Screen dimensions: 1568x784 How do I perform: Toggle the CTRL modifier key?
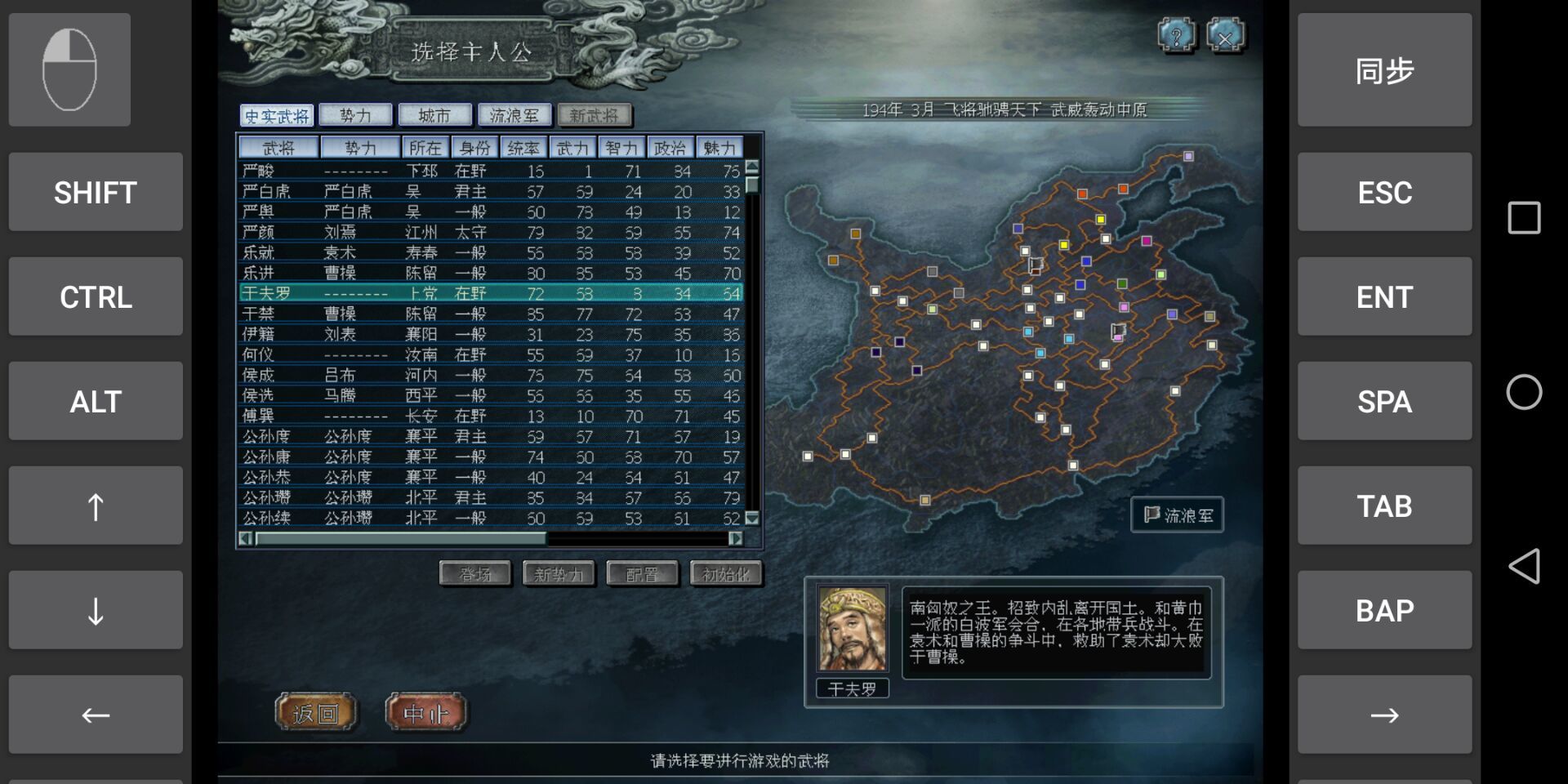(95, 296)
